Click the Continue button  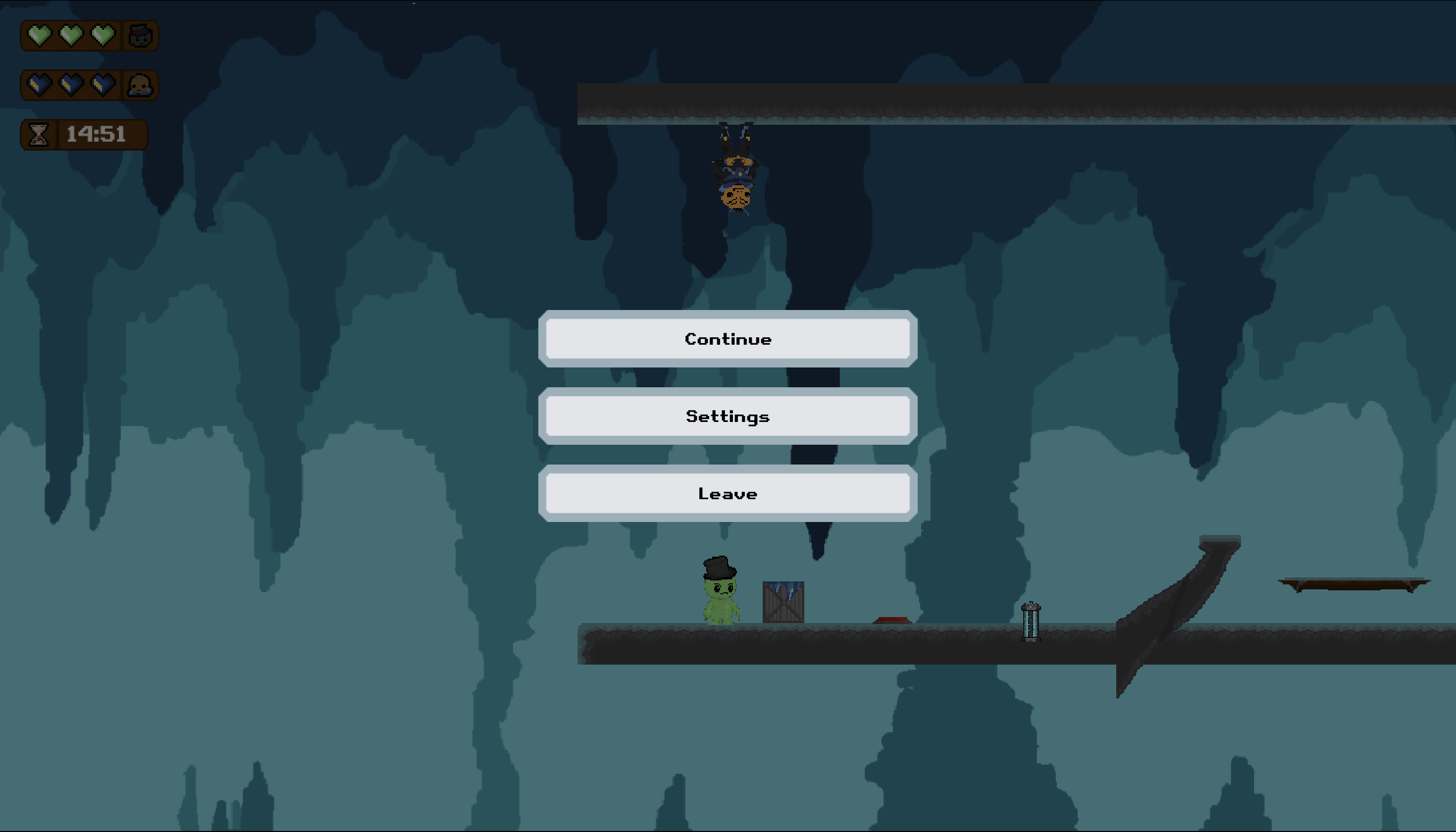728,338
